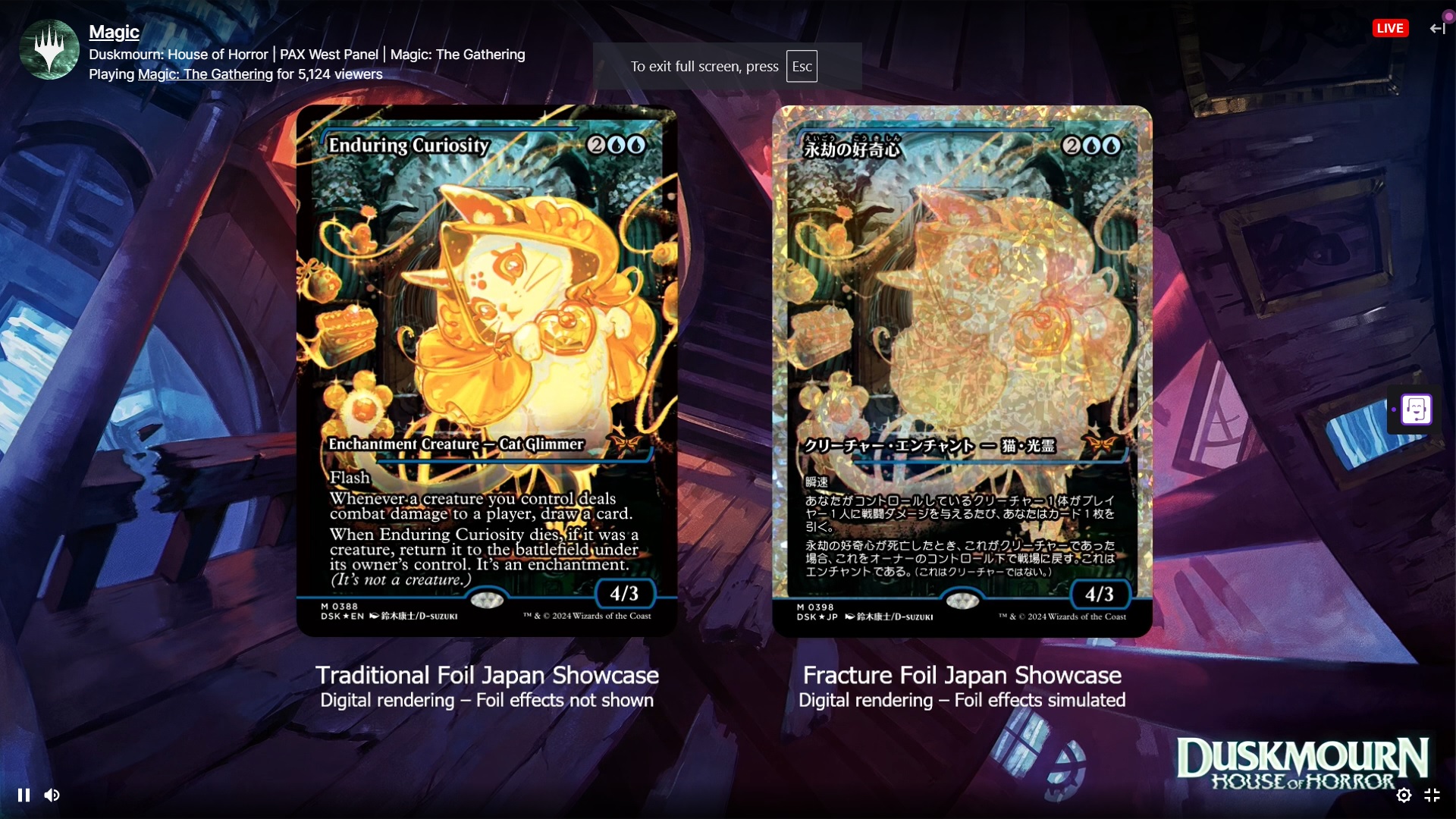1456x819 pixels.
Task: Open the Magic channel page
Action: (x=113, y=33)
